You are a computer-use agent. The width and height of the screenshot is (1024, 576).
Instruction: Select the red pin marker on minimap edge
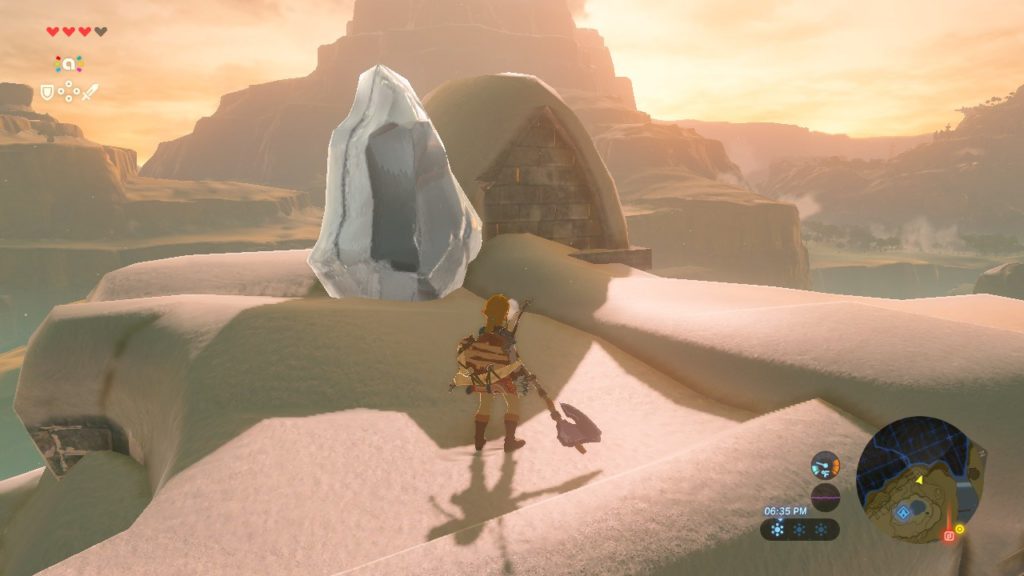pyautogui.click(x=949, y=536)
